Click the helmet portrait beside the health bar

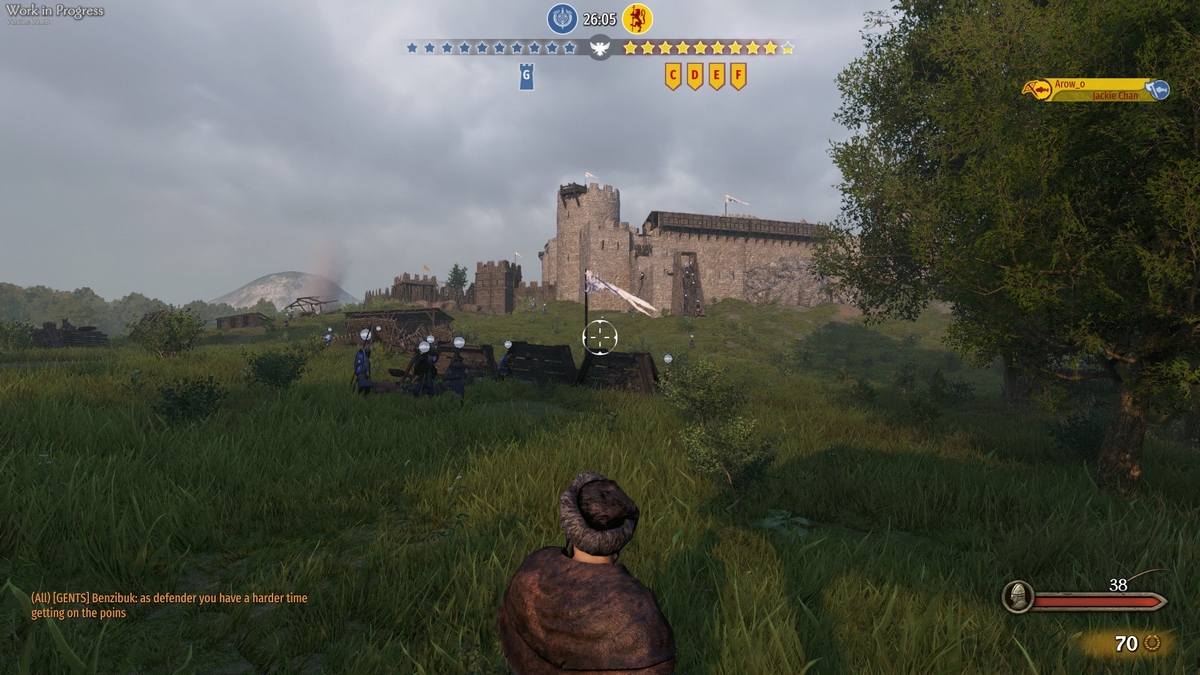pyautogui.click(x=1018, y=596)
